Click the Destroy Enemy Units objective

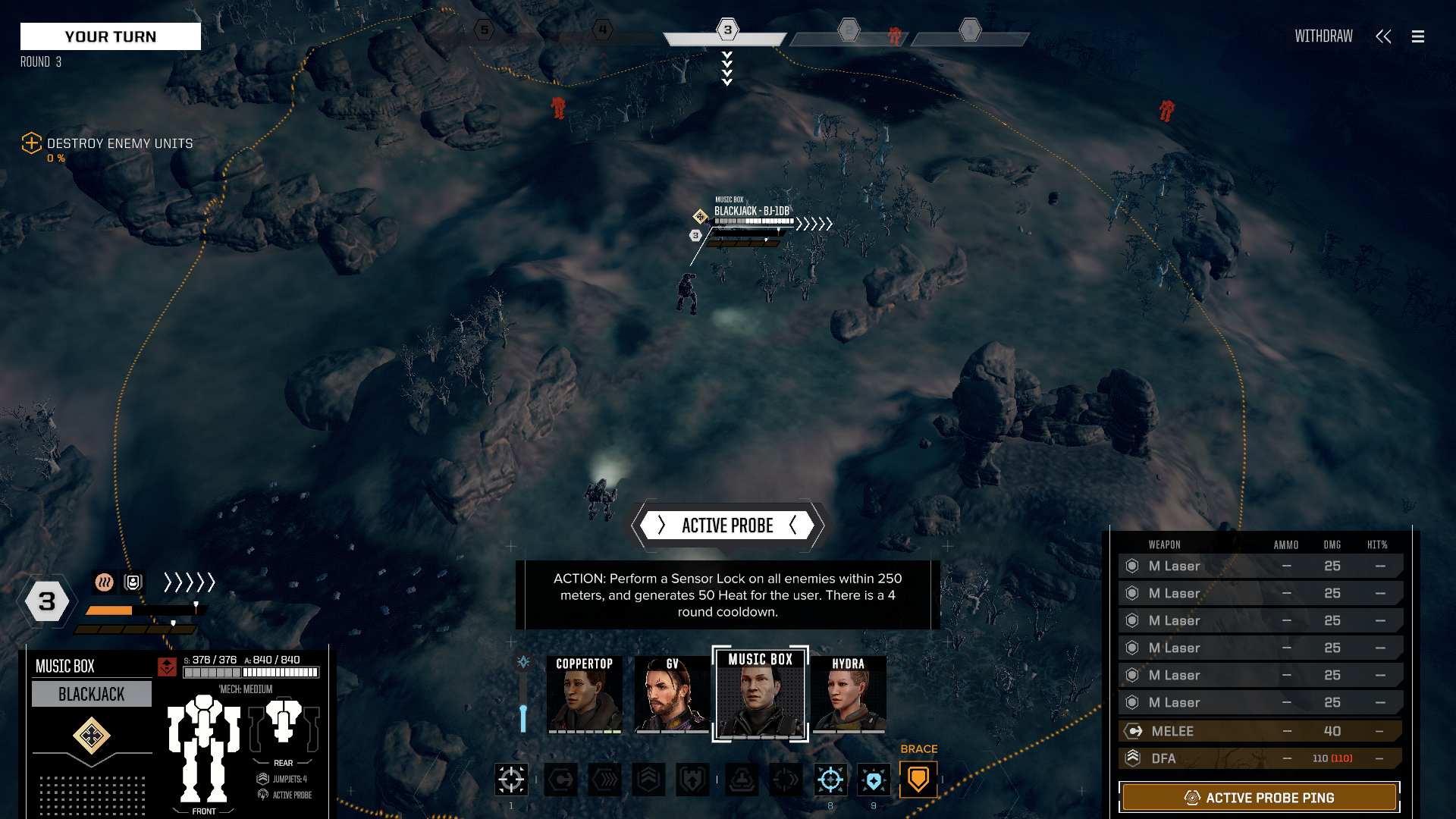[119, 143]
